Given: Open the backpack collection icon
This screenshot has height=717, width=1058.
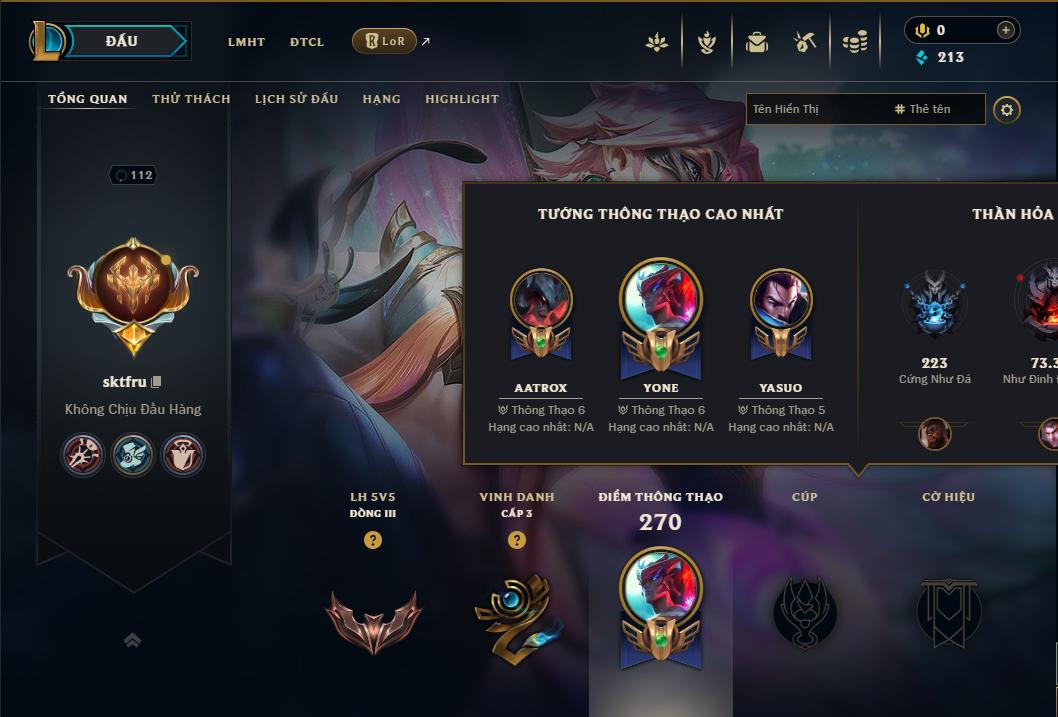Looking at the screenshot, I should tap(757, 42).
